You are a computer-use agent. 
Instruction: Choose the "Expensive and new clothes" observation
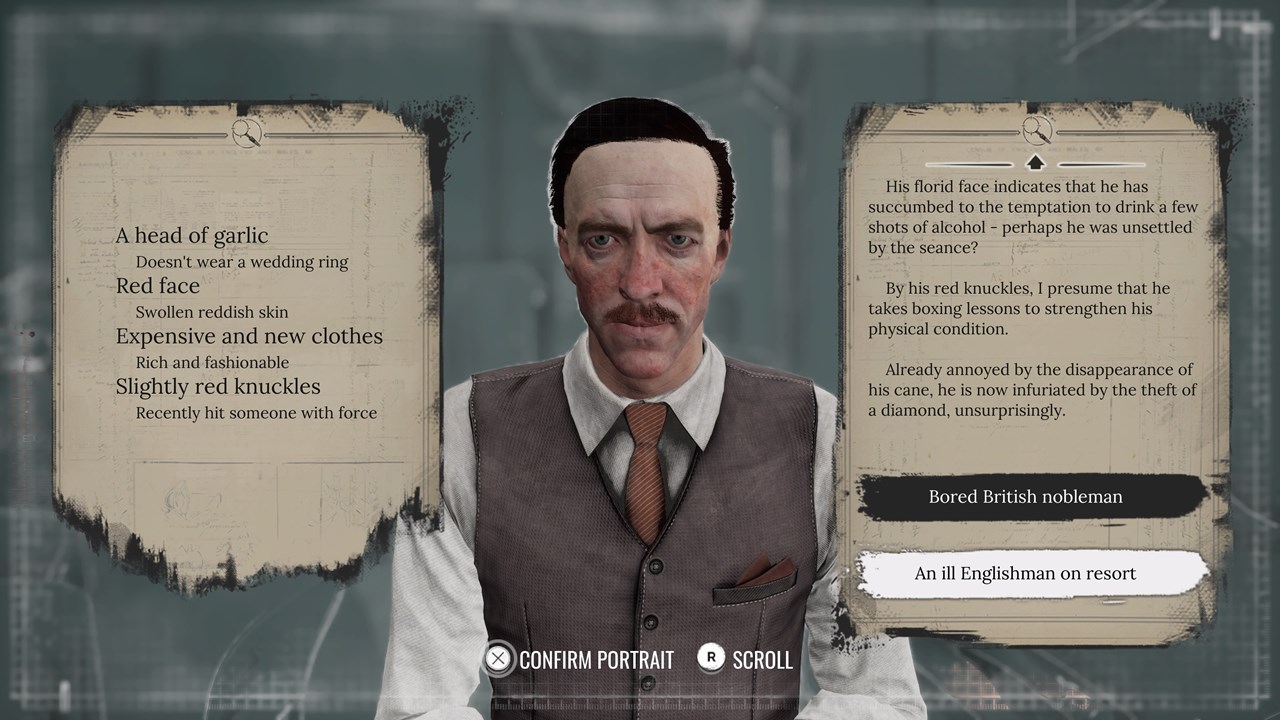pos(249,336)
